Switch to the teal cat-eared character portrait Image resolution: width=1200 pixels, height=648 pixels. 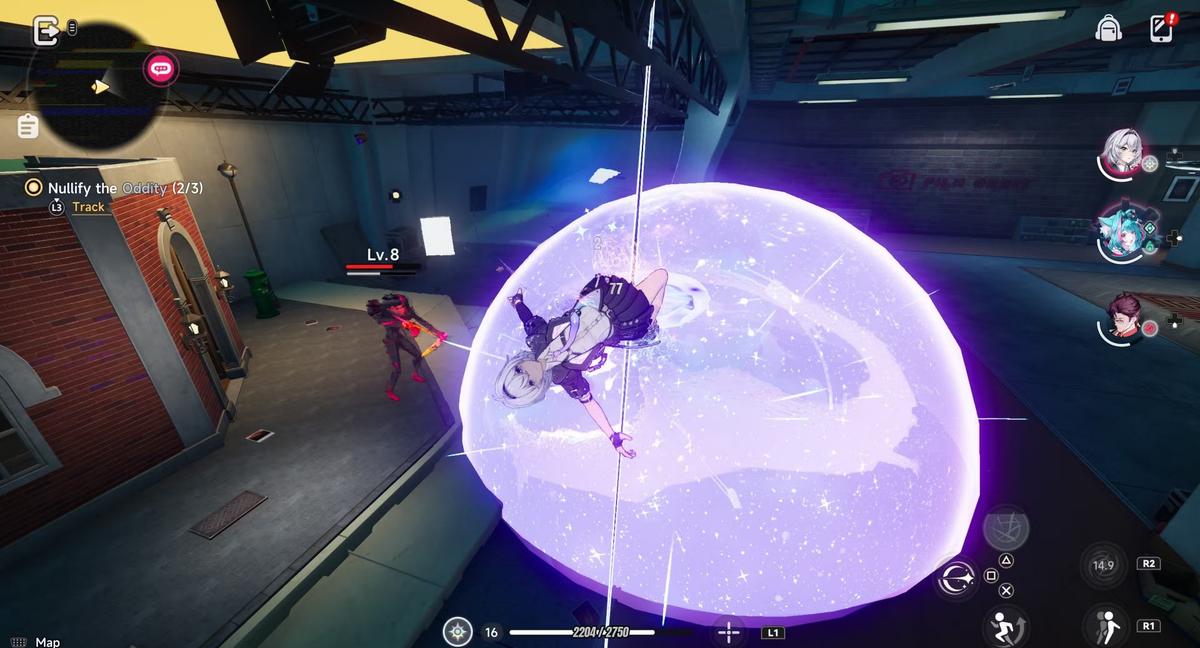1119,234
